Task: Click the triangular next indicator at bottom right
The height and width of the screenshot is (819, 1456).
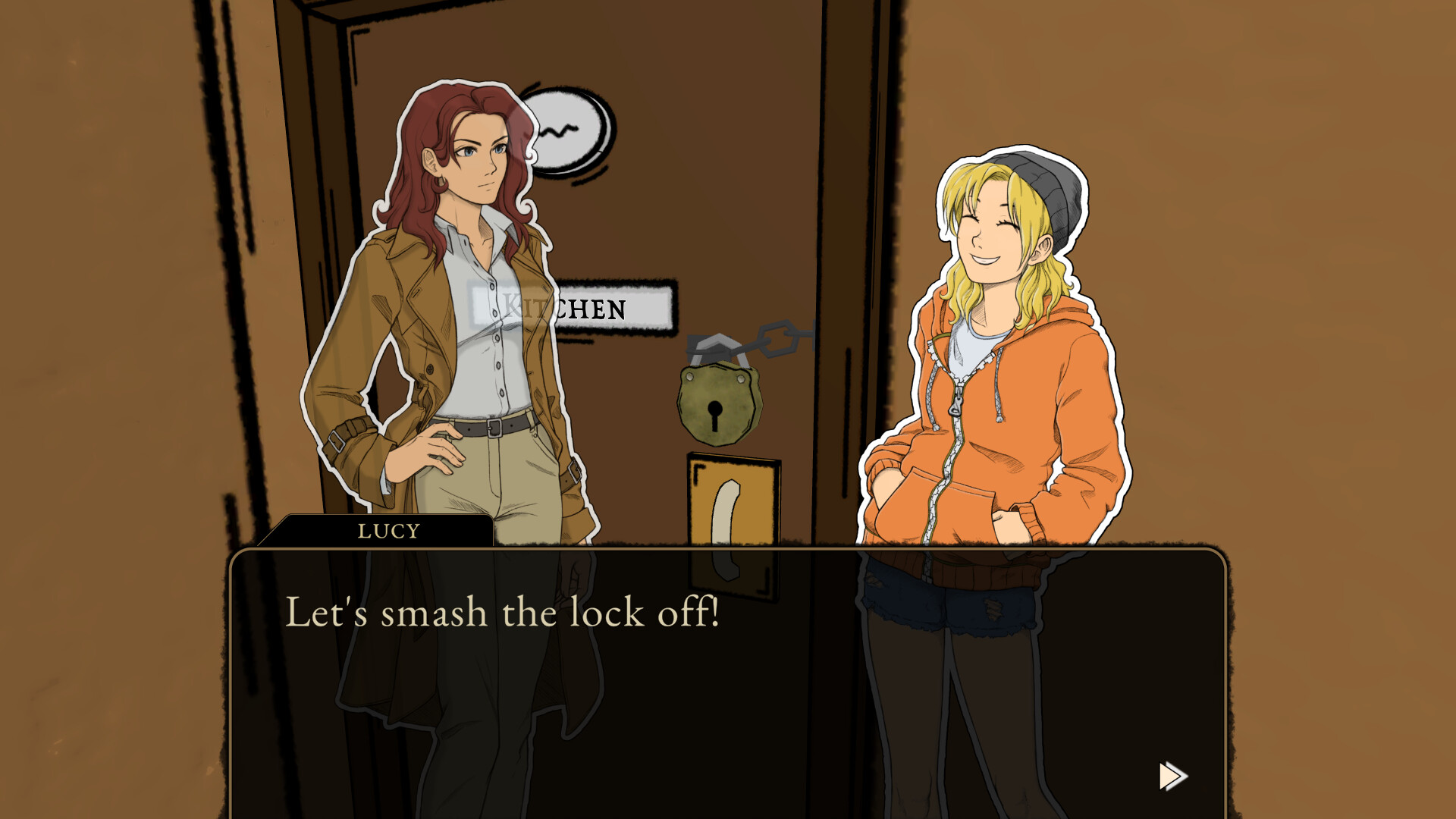Action: pos(1172,776)
